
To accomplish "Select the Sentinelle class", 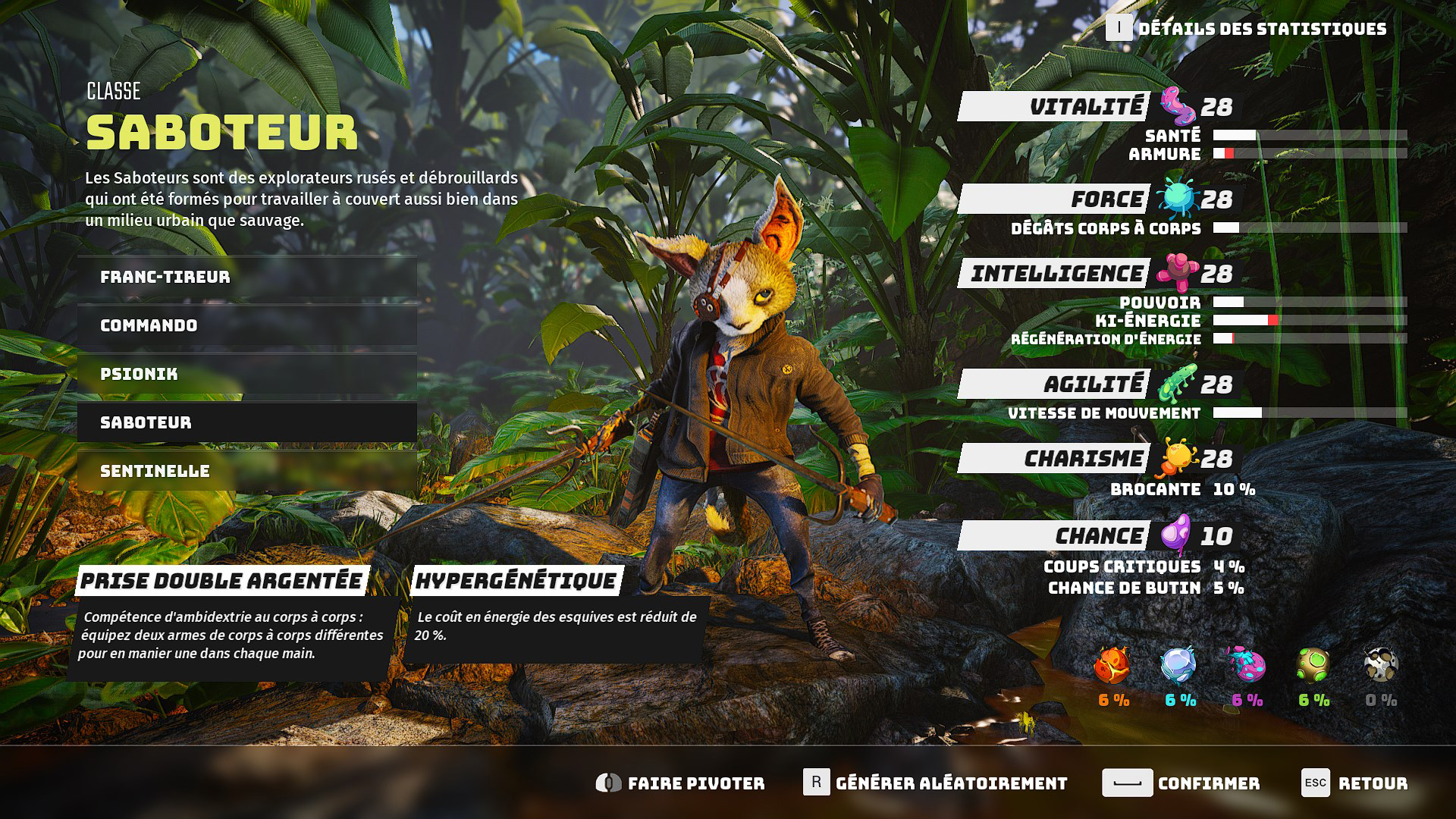I will click(245, 470).
